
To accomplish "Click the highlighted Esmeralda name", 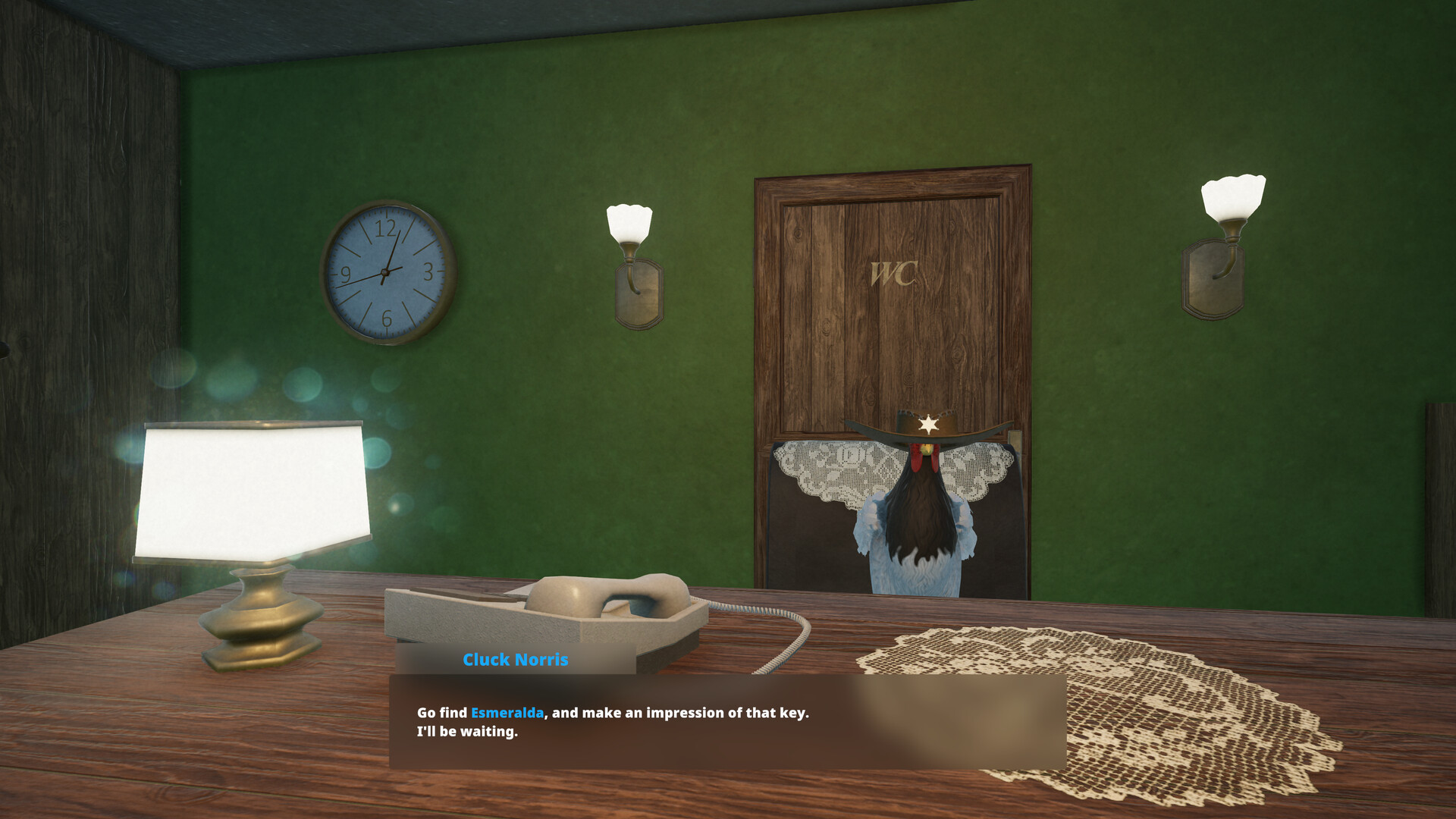I will coord(506,712).
